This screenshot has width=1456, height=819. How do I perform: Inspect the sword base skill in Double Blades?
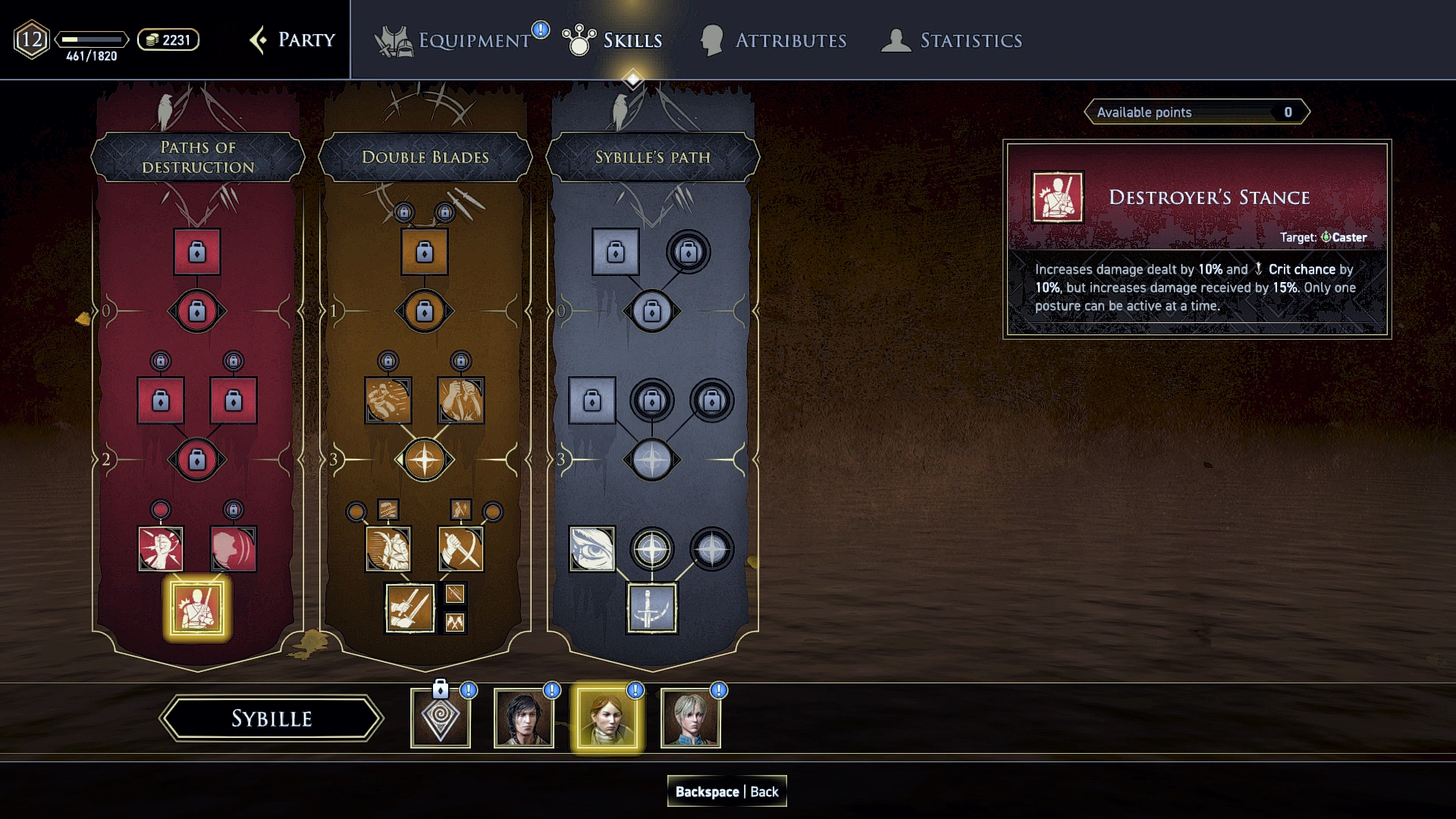point(409,608)
